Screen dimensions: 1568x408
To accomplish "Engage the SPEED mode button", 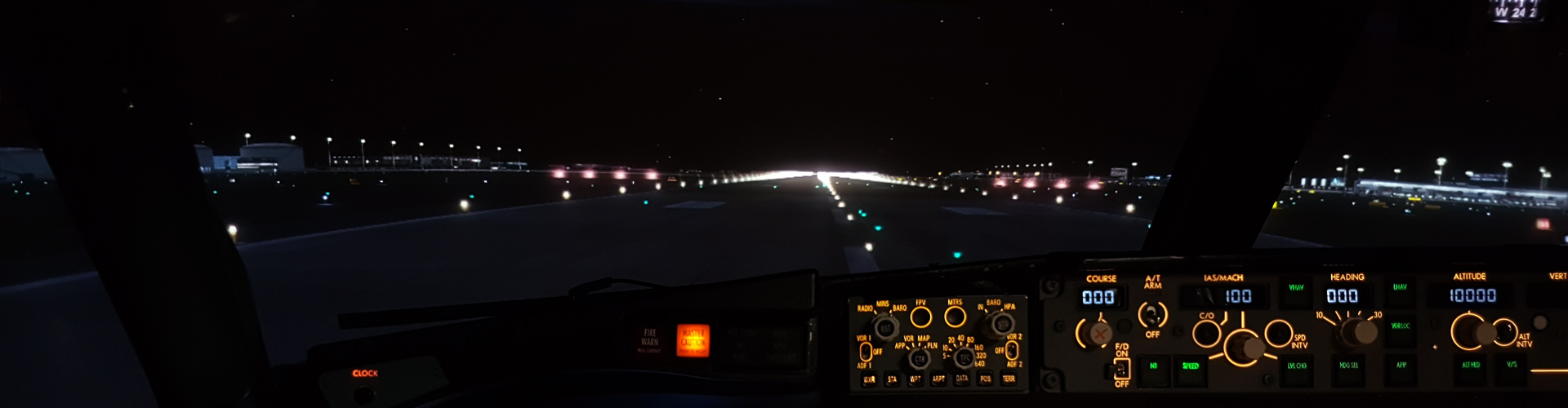I will pyautogui.click(x=1191, y=366).
